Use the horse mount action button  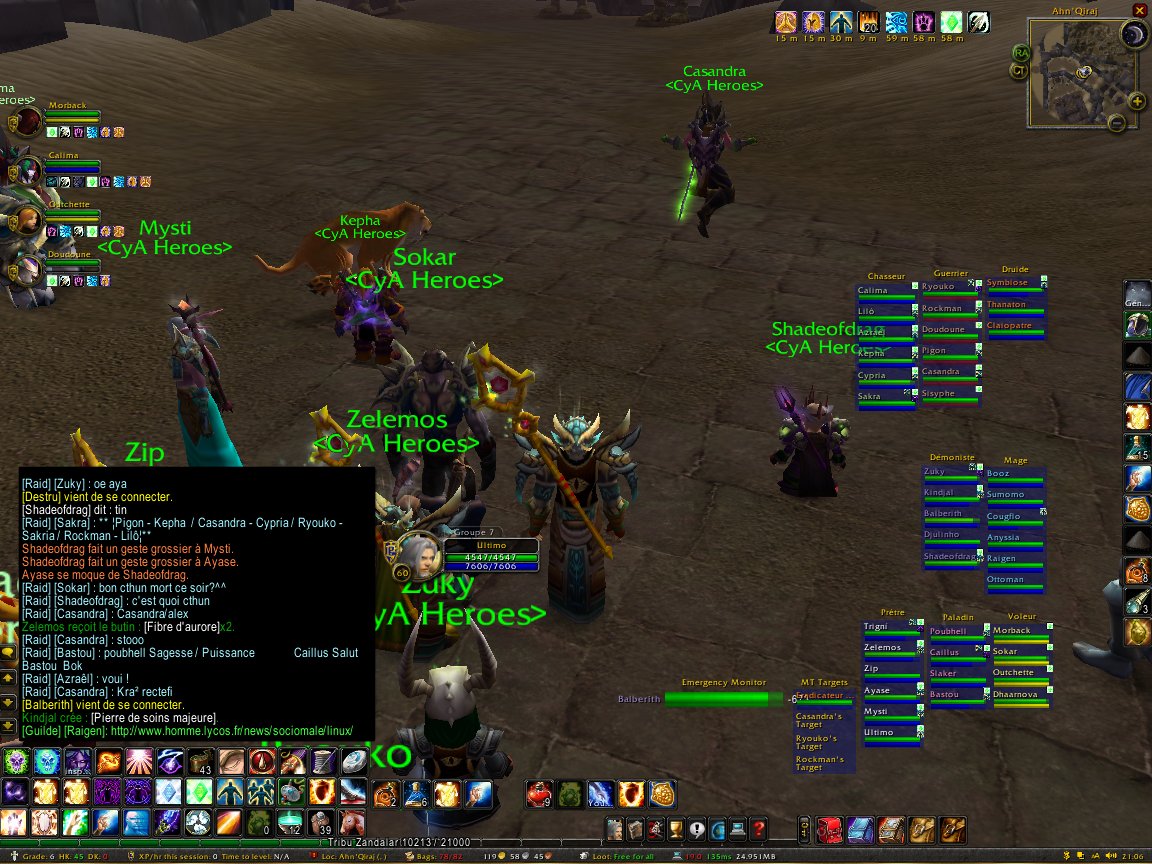(351, 822)
